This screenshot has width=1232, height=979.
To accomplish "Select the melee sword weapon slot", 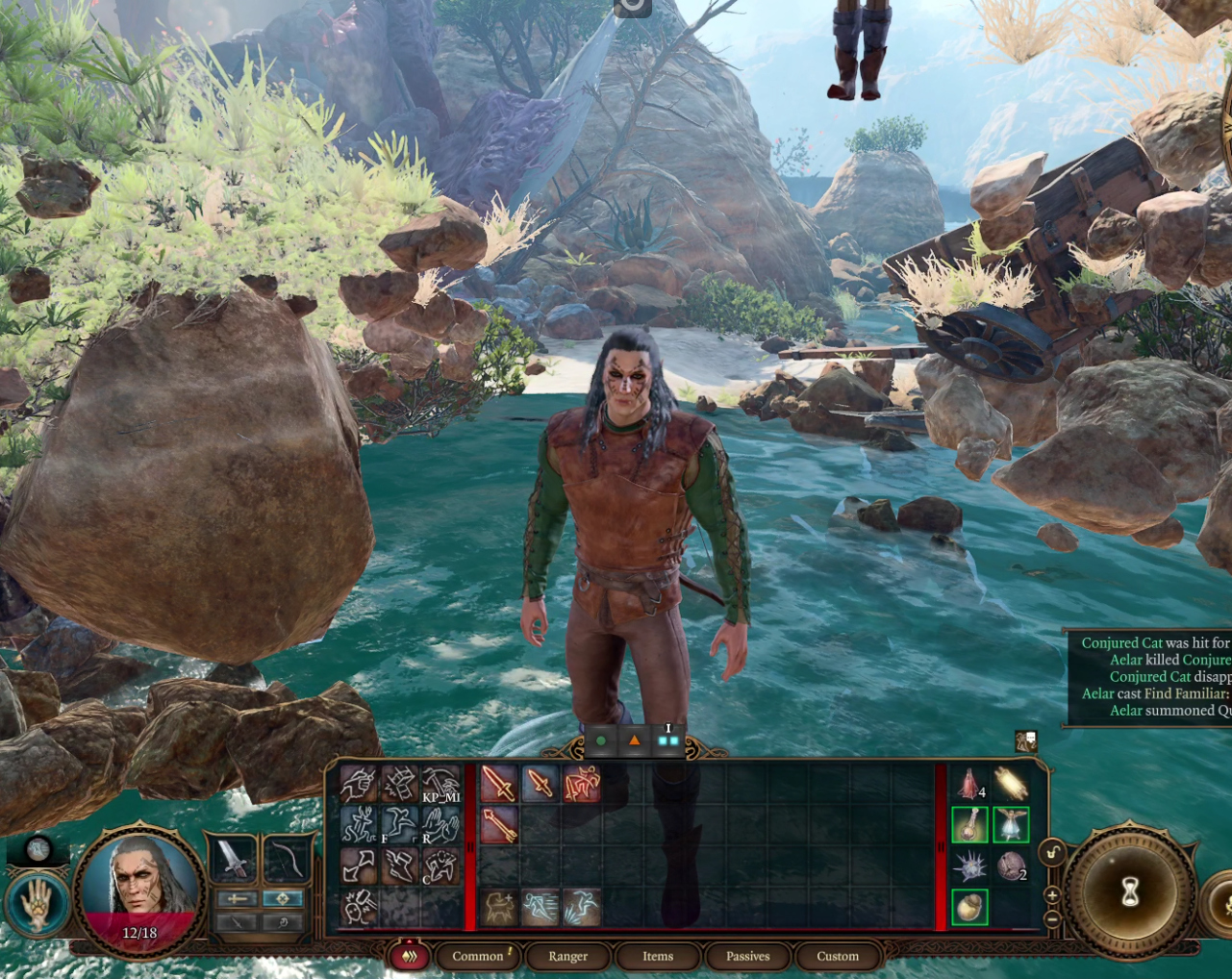I will (x=234, y=859).
